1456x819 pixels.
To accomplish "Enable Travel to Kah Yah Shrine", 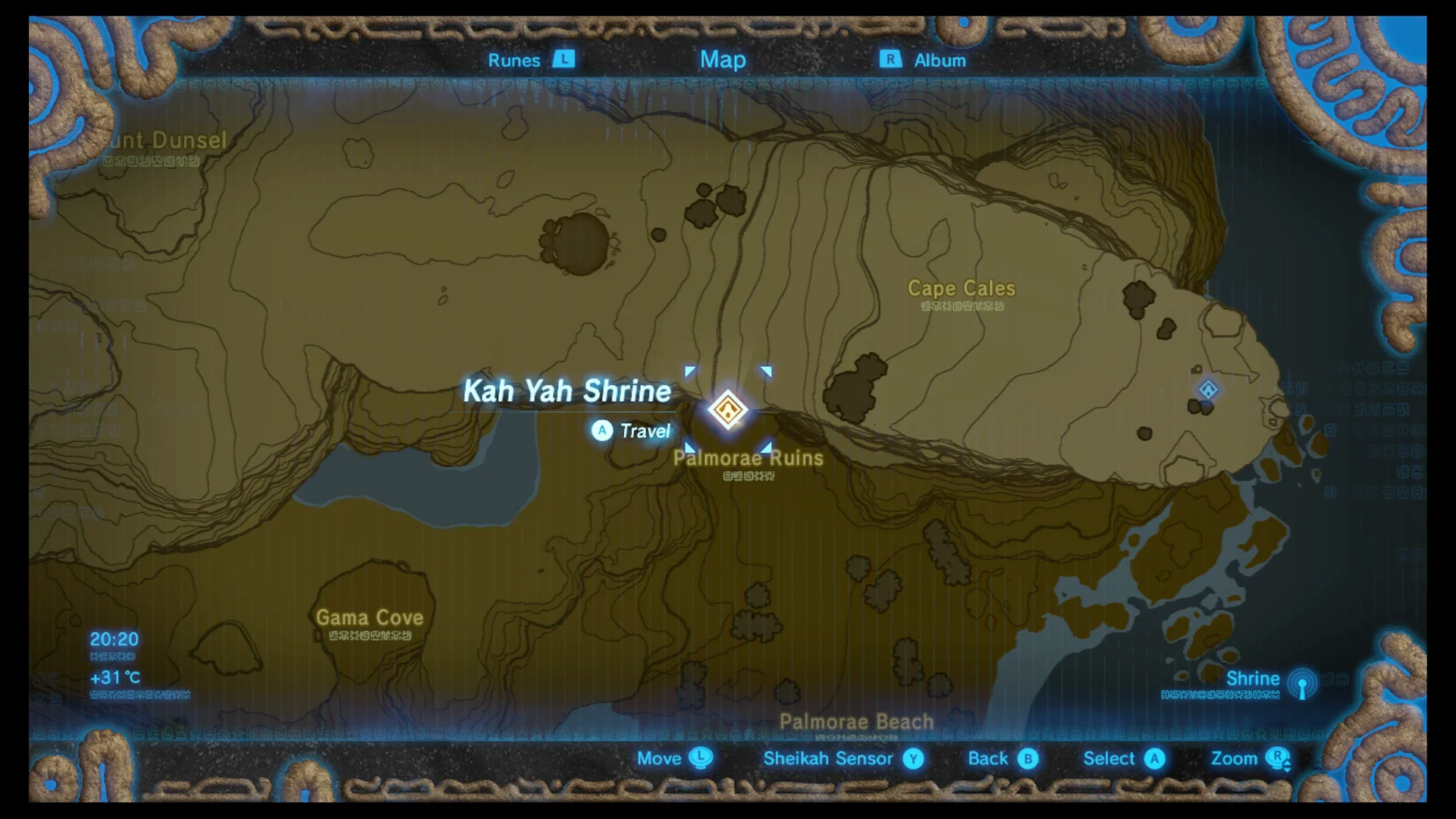I will [632, 431].
